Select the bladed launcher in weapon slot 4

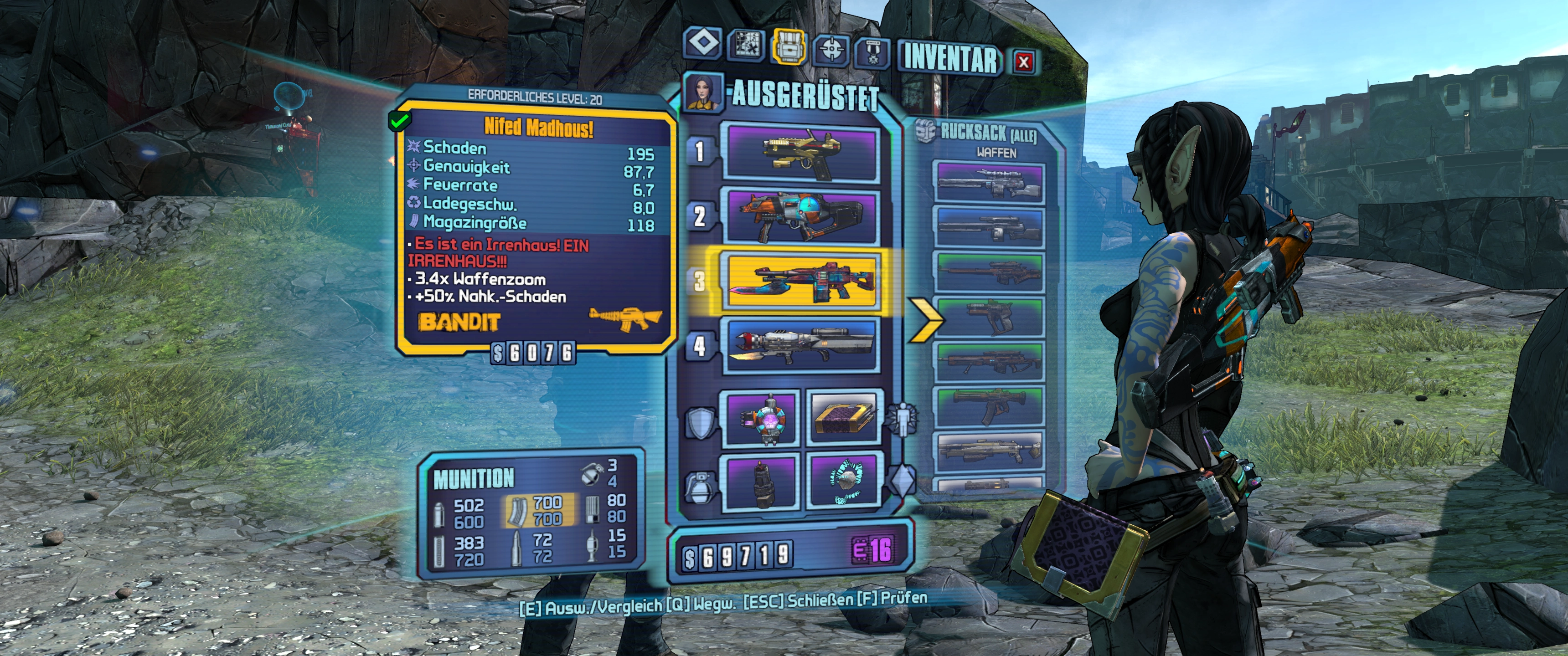(x=800, y=346)
